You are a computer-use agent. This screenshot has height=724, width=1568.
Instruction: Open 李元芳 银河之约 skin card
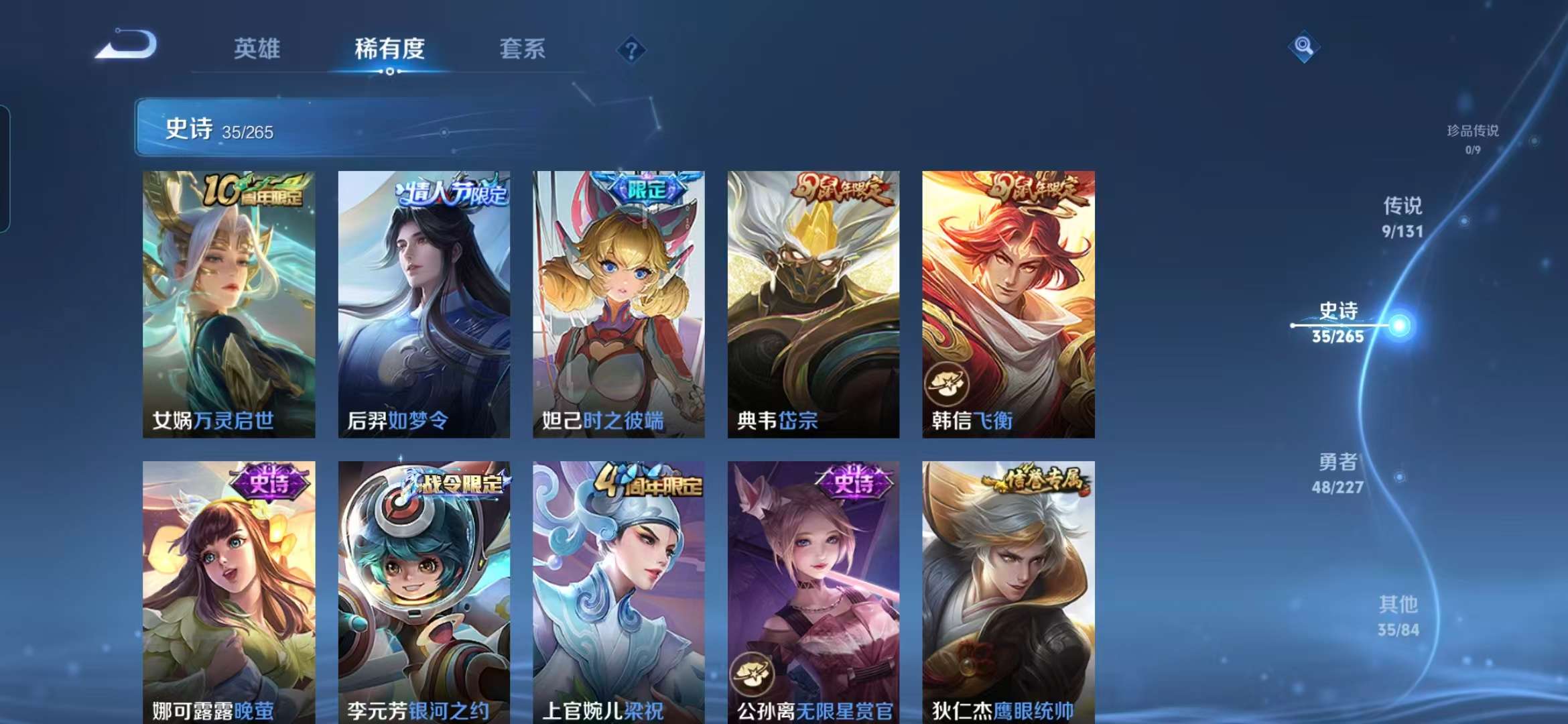coord(423,591)
